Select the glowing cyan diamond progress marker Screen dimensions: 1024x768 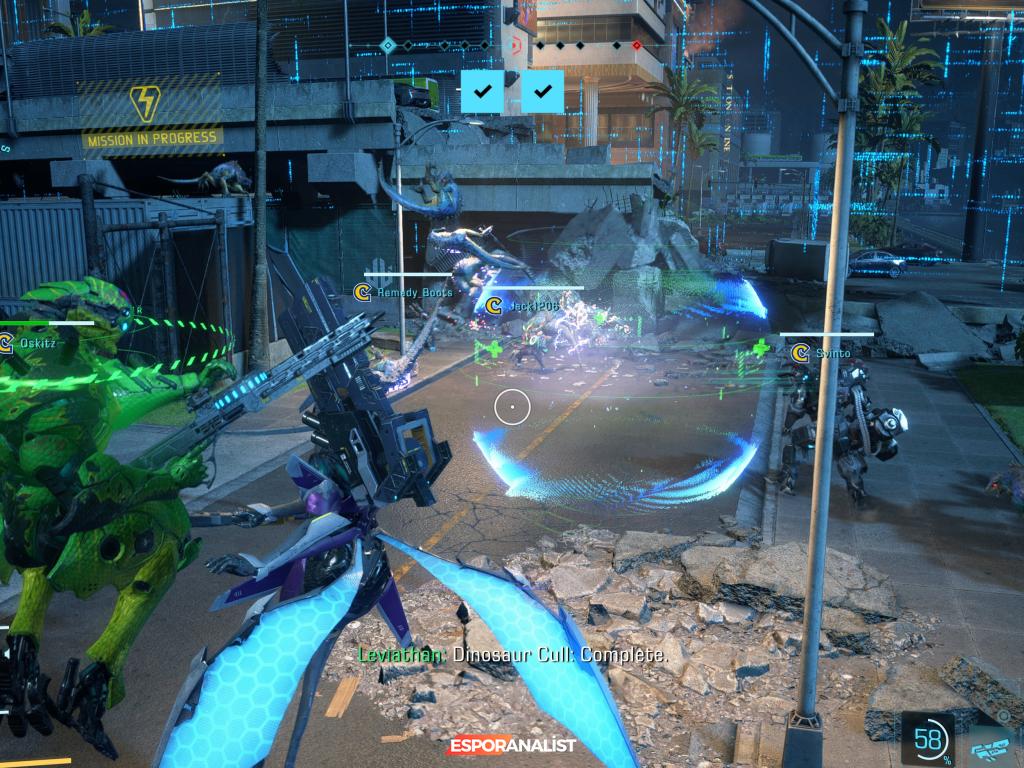point(388,45)
